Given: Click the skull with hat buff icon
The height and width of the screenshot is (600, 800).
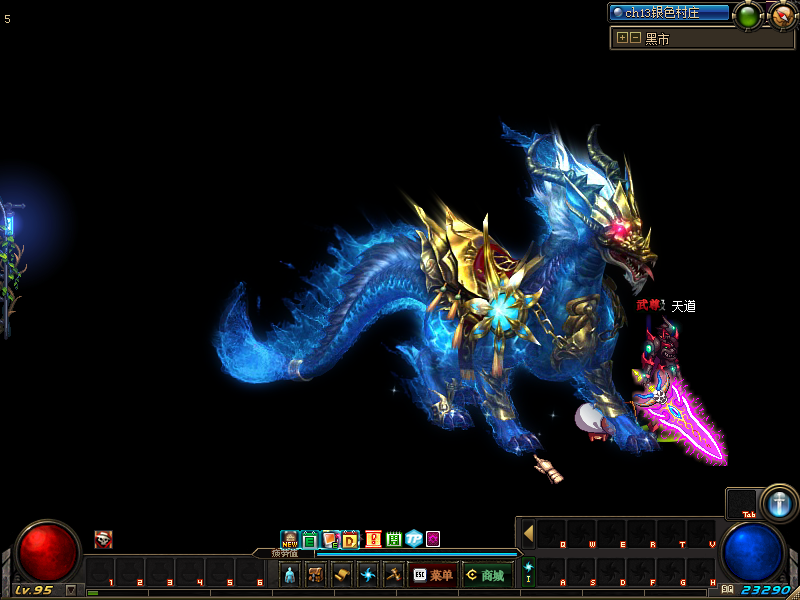Looking at the screenshot, I should [x=103, y=540].
